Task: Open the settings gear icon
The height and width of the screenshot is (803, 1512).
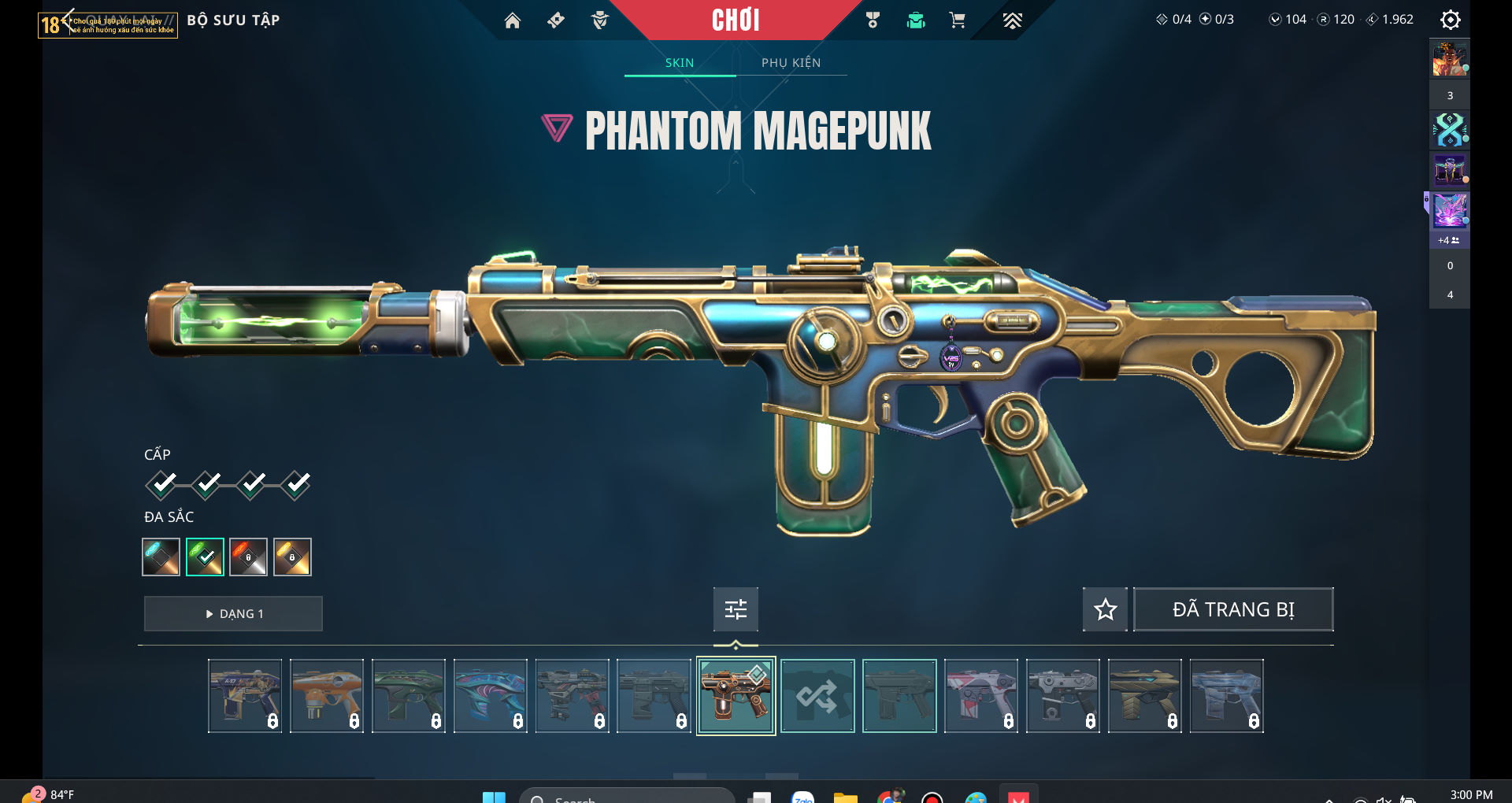Action: click(1450, 20)
